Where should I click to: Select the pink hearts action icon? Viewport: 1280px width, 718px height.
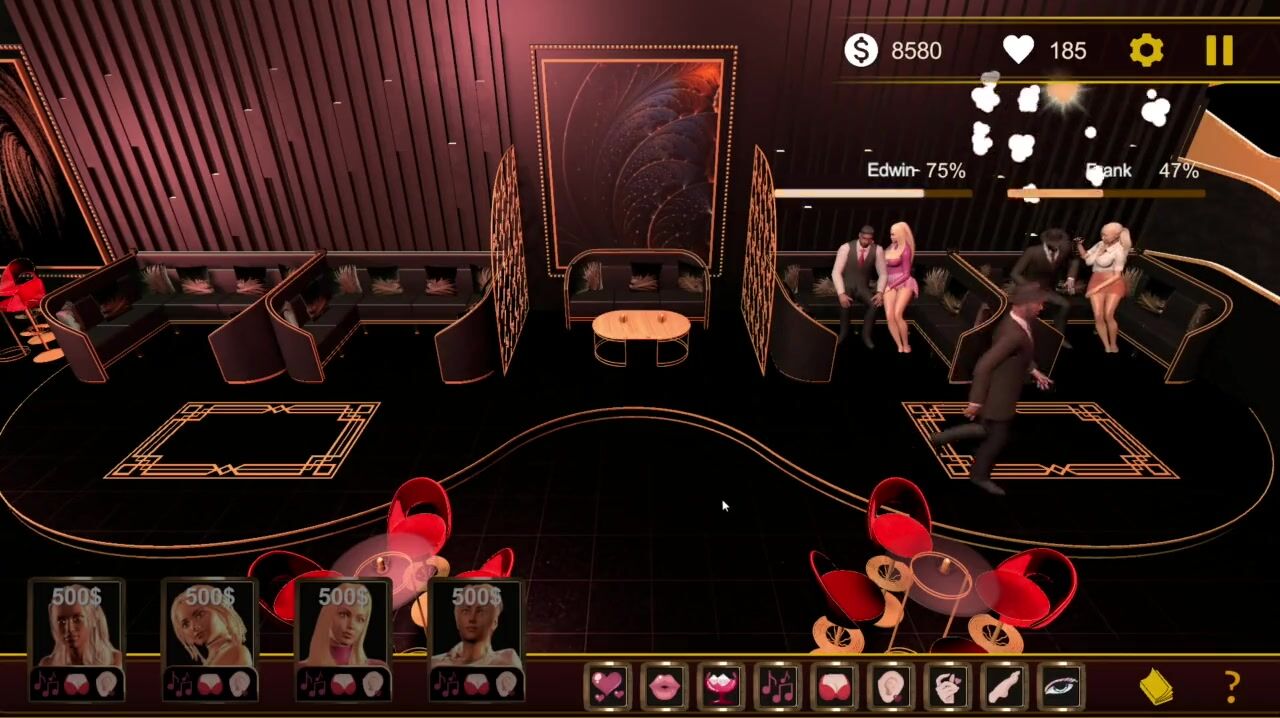(608, 686)
